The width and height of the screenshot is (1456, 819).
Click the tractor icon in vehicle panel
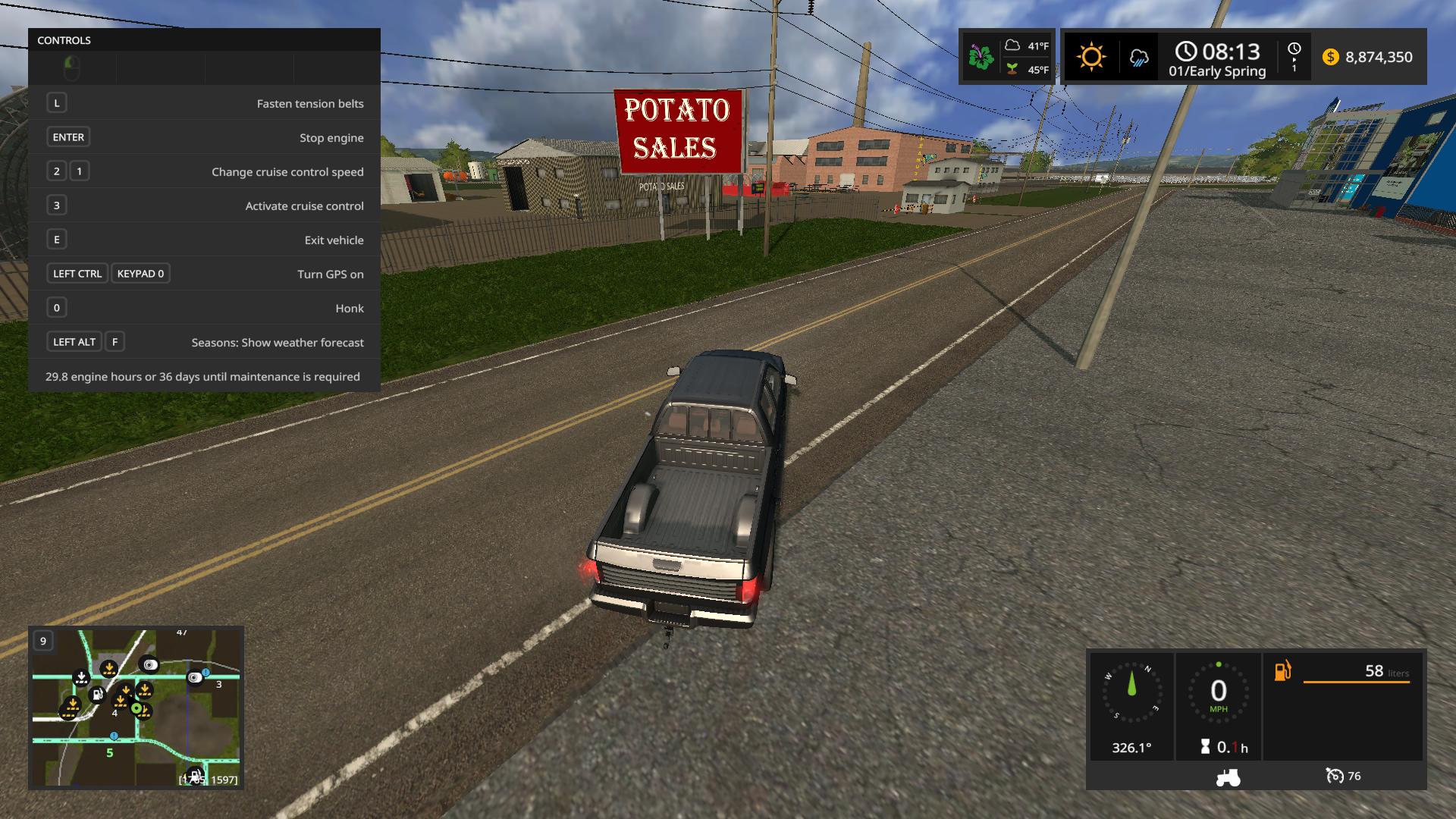coord(1228,777)
